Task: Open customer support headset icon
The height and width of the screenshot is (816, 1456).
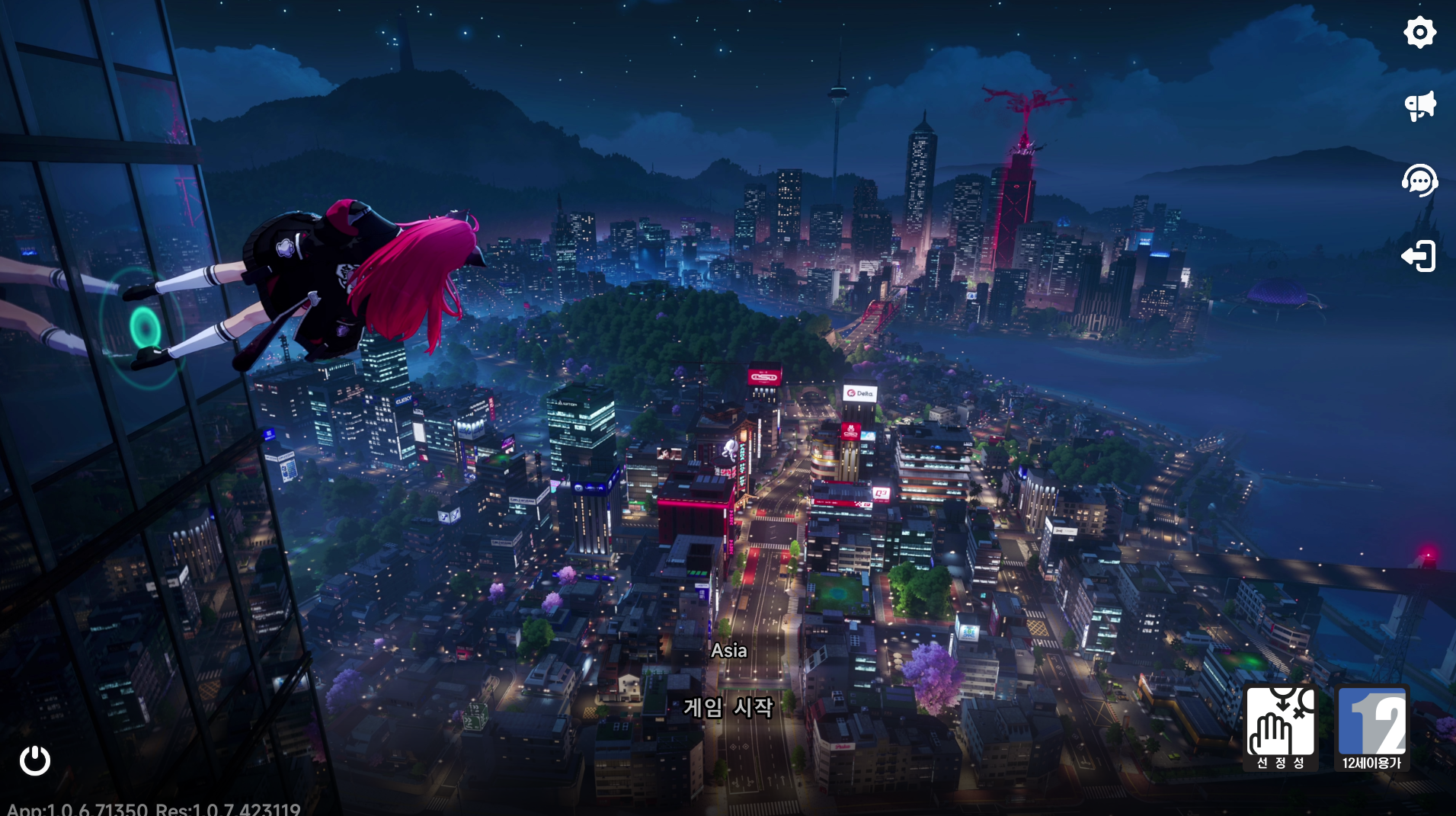Action: pos(1419,181)
